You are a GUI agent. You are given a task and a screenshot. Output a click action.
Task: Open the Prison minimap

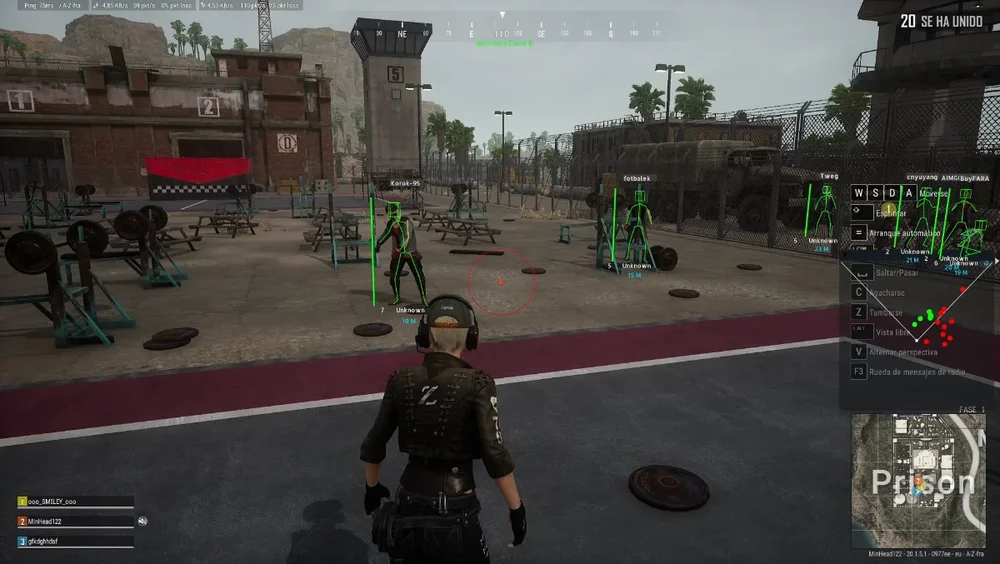pos(917,480)
